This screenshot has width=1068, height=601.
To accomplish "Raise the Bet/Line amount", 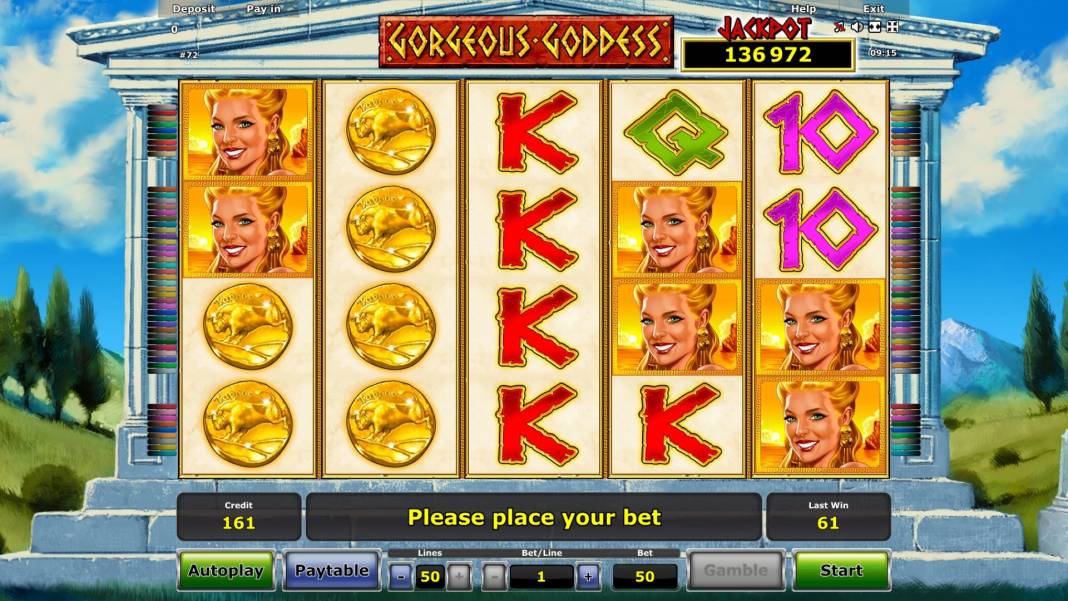I will pyautogui.click(x=588, y=576).
